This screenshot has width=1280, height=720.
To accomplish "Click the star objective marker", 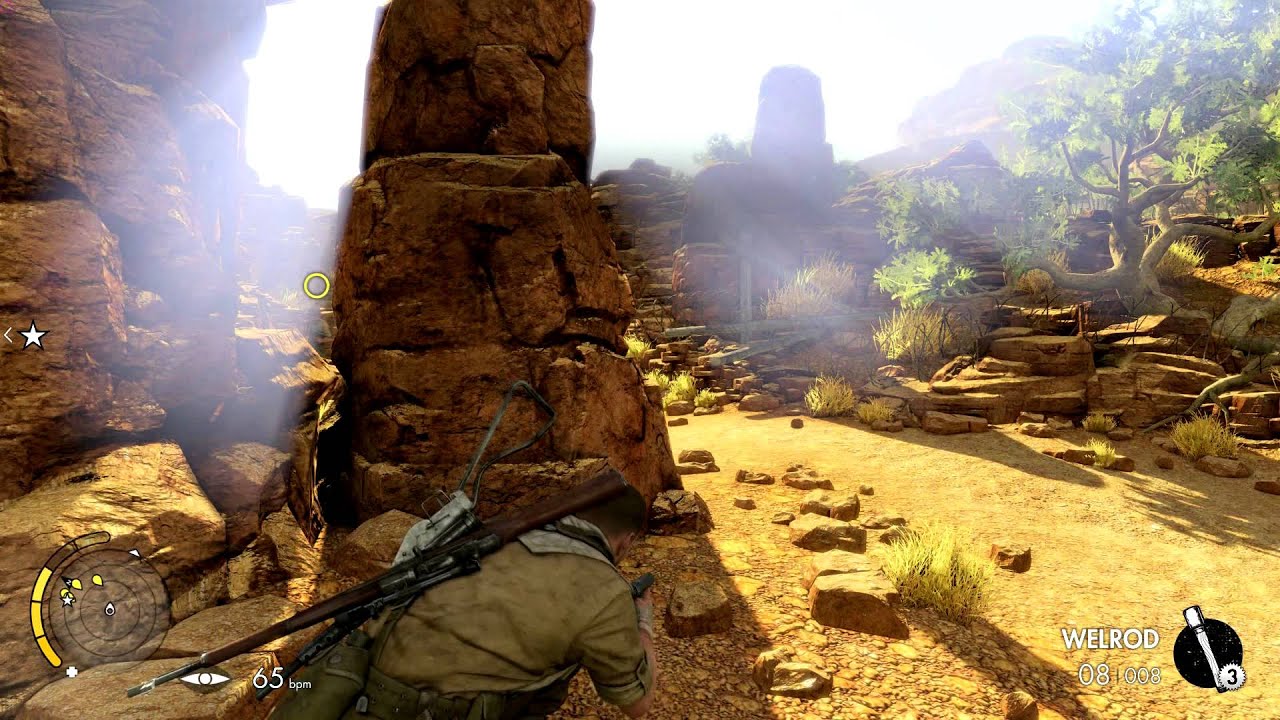I will point(33,336).
